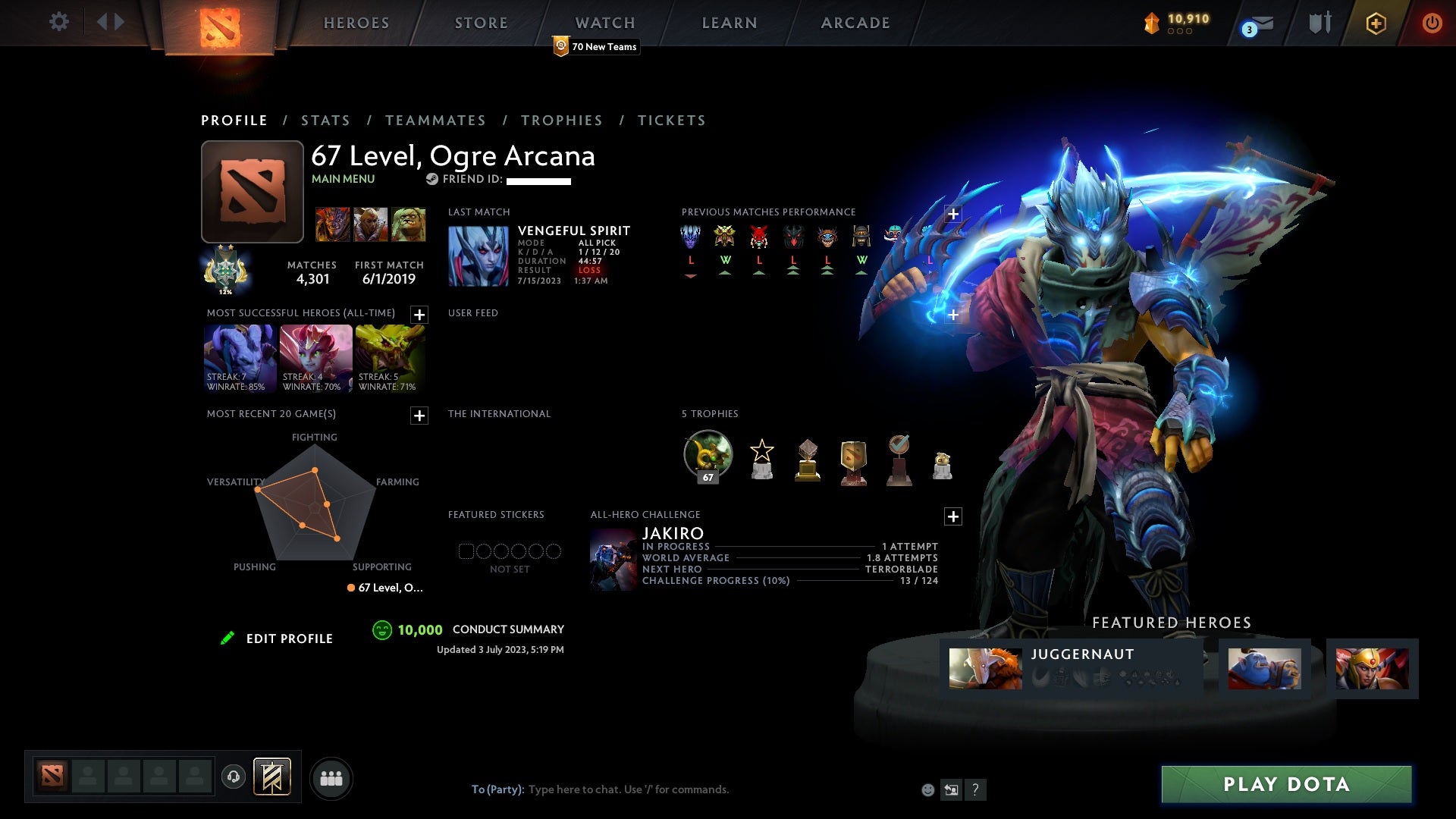Click the question mark help icon near chat
The image size is (1456, 819).
[x=975, y=789]
